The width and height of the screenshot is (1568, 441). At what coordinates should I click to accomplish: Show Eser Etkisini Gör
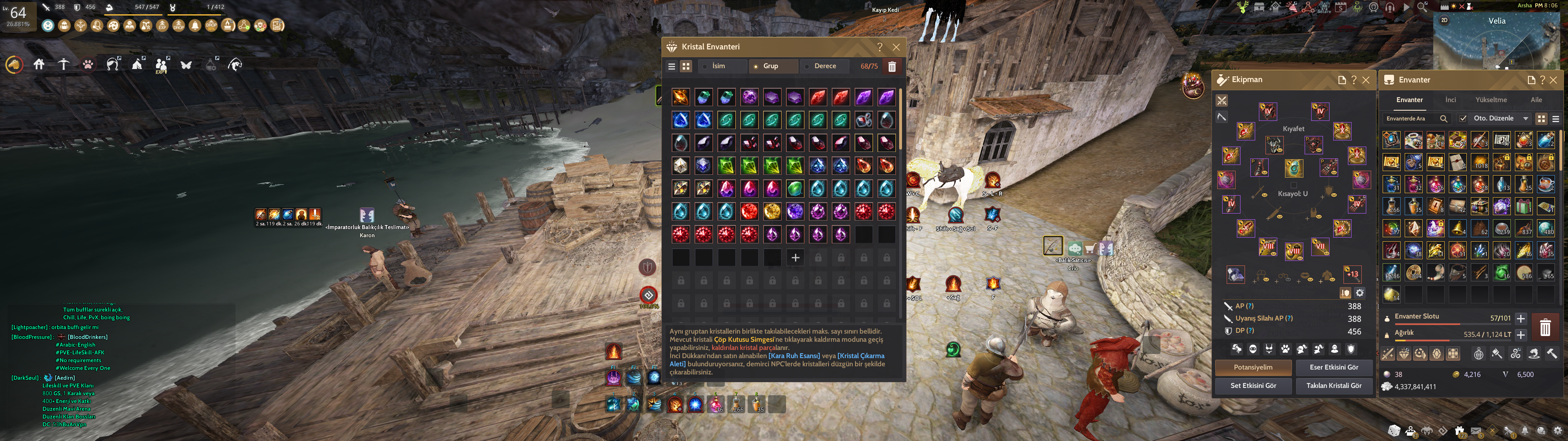[x=1334, y=367]
